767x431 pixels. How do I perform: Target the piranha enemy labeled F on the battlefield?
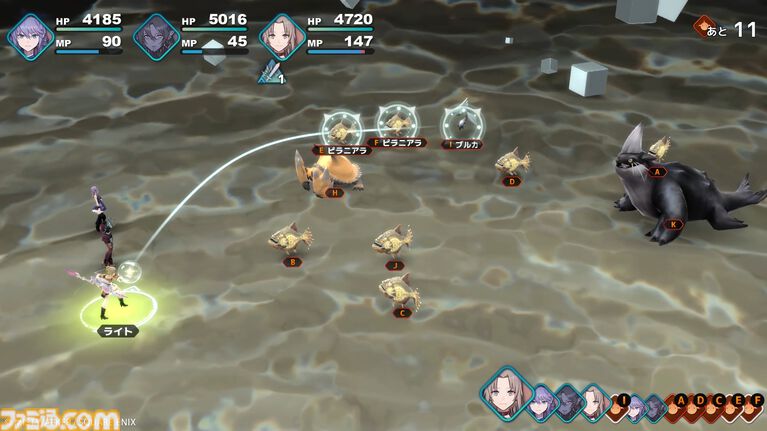[397, 123]
